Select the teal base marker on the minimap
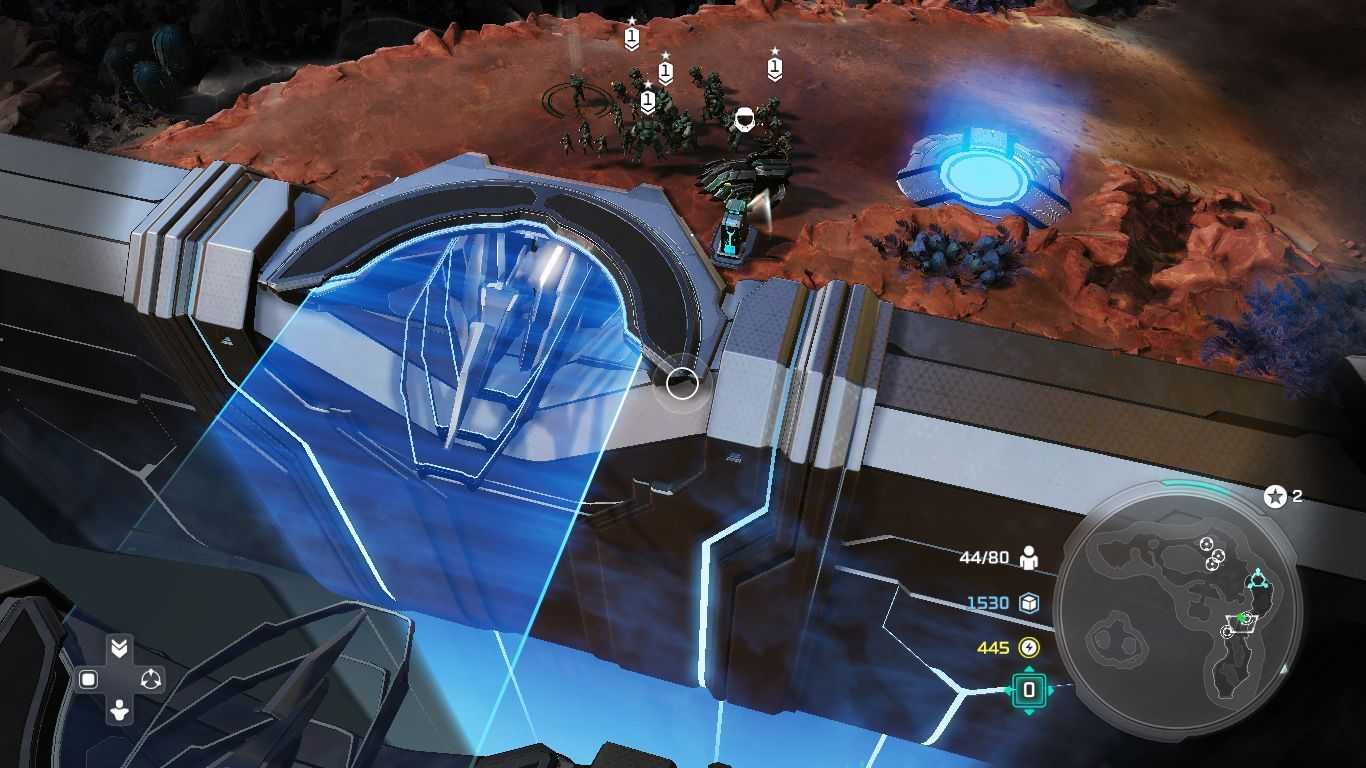The image size is (1366, 768). (x=1258, y=581)
